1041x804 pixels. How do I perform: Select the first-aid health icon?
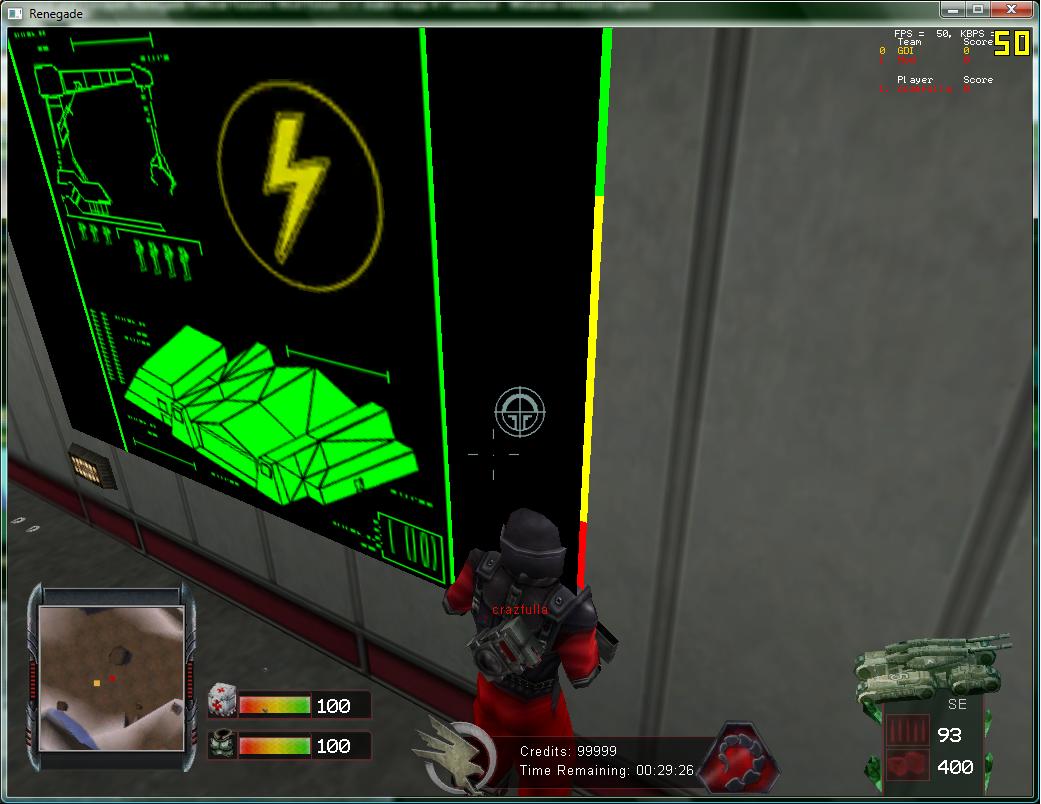(222, 703)
